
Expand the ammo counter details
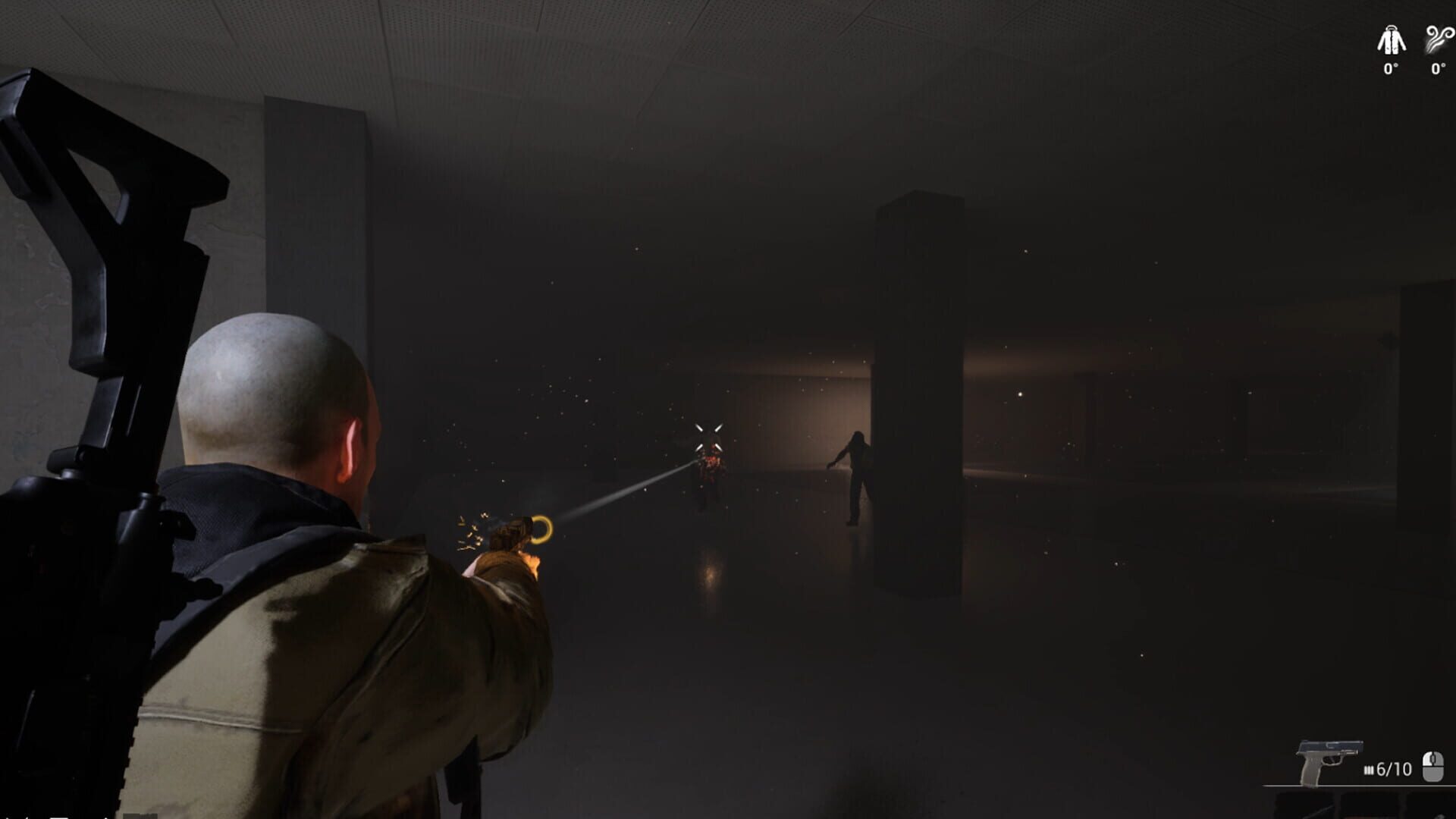click(x=1394, y=768)
